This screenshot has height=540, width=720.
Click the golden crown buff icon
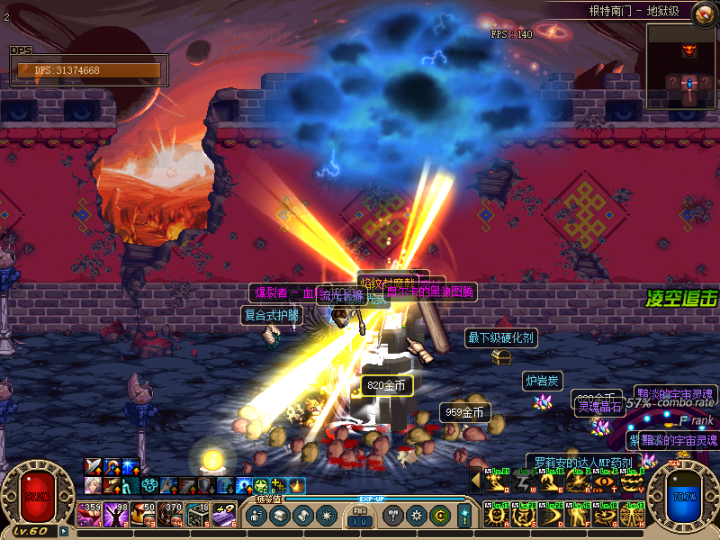pyautogui.click(x=297, y=486)
